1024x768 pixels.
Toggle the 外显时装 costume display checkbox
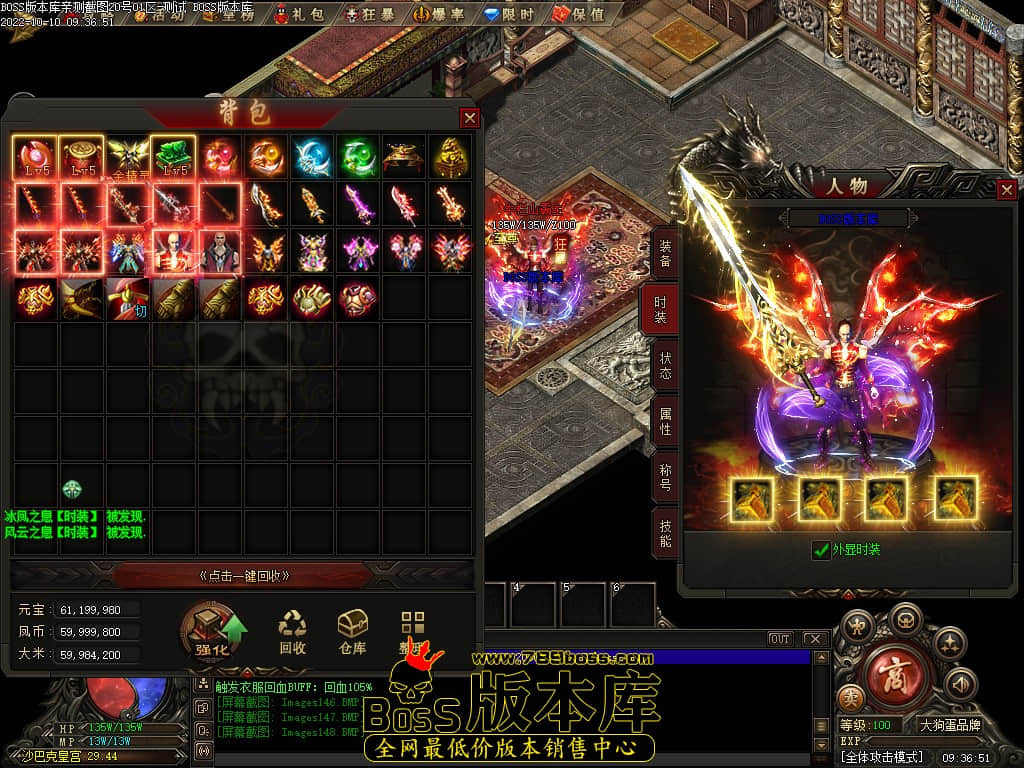822,550
